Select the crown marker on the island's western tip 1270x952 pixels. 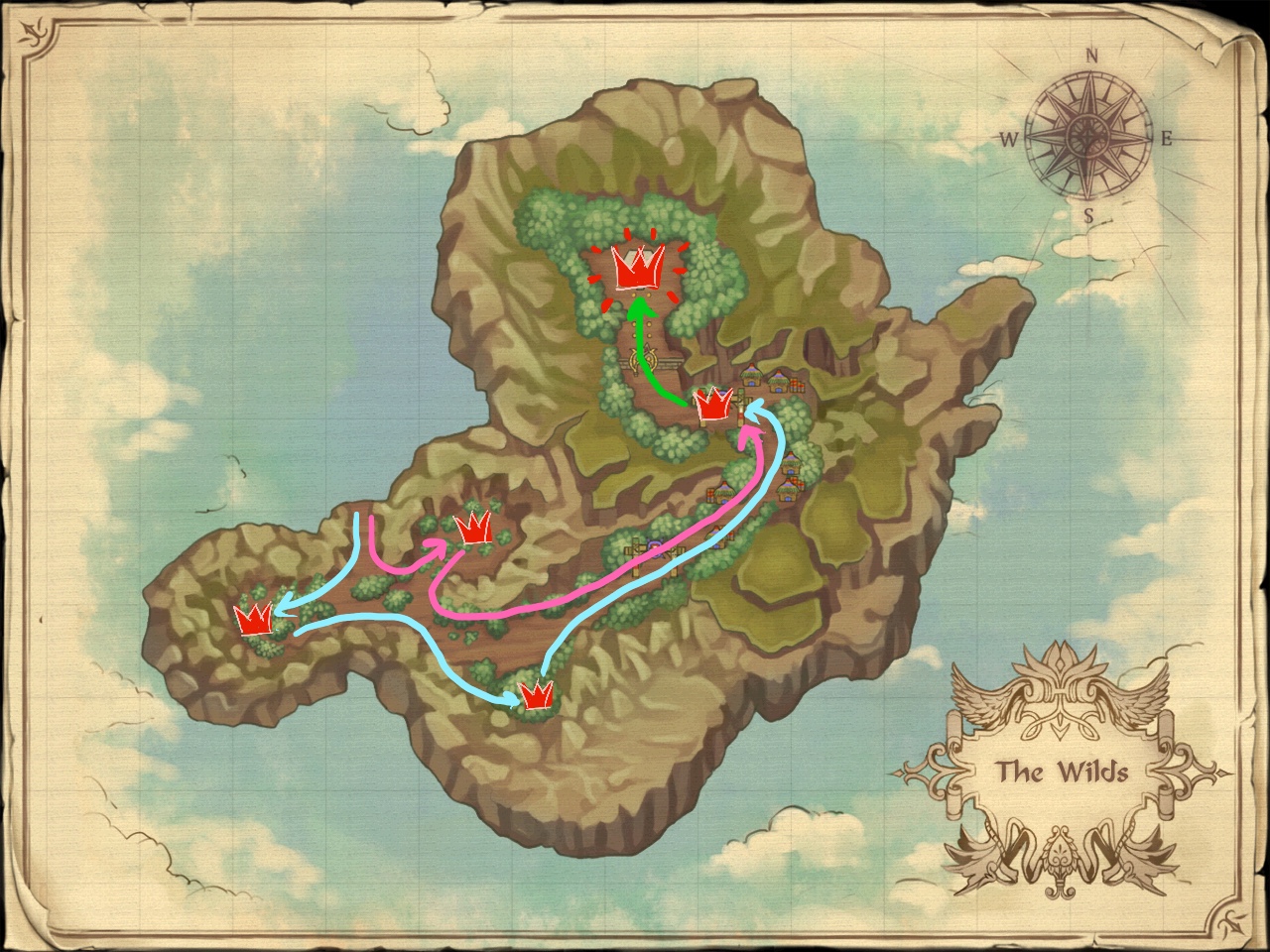255,619
